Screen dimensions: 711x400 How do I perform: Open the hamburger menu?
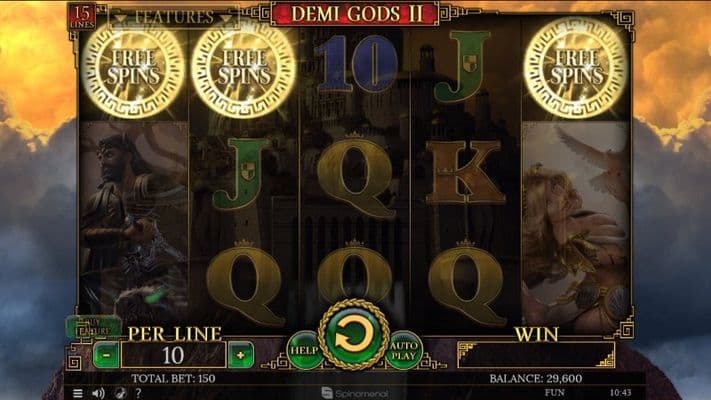click(78, 393)
